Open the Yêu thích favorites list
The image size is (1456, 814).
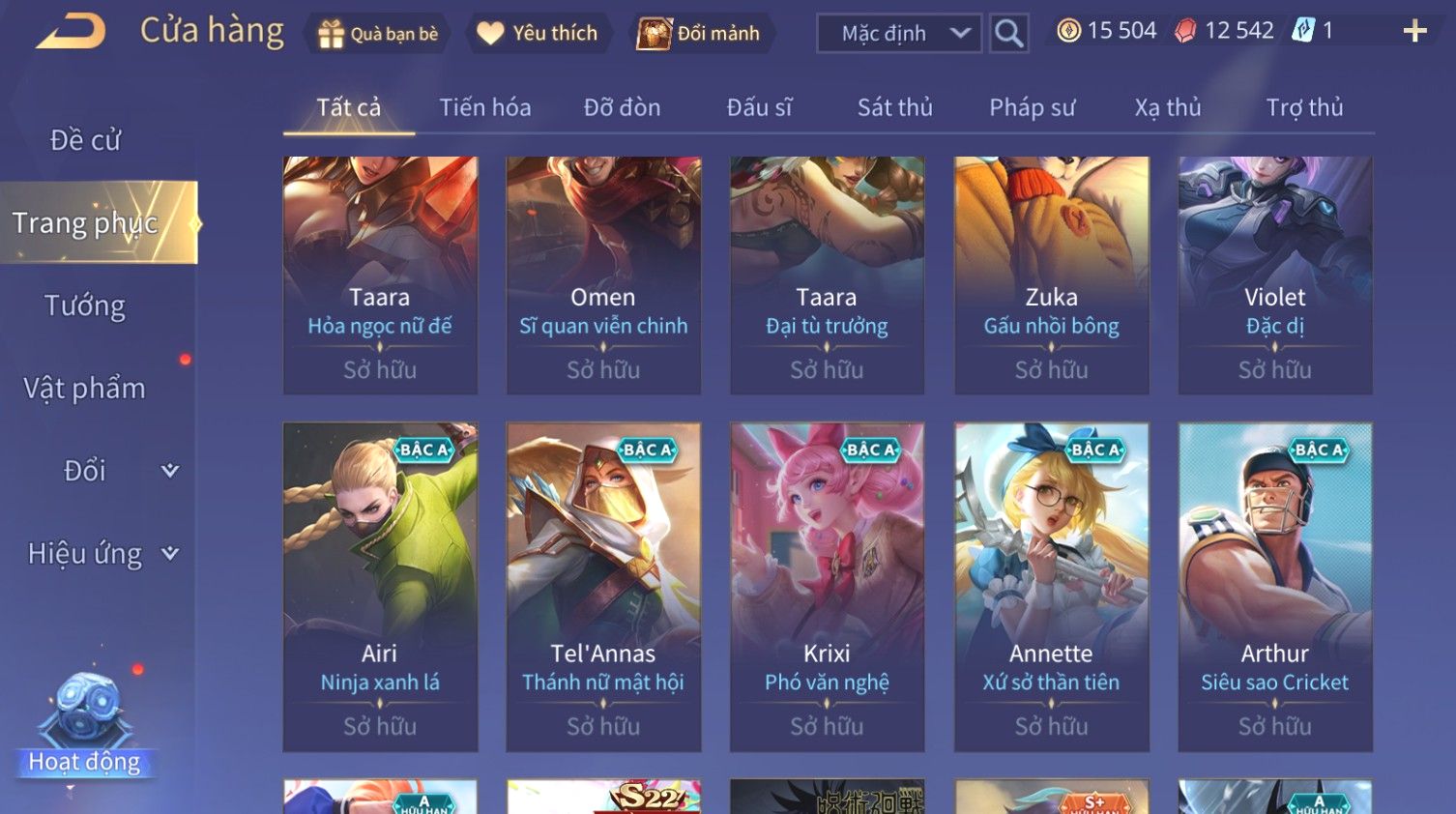[x=539, y=34]
